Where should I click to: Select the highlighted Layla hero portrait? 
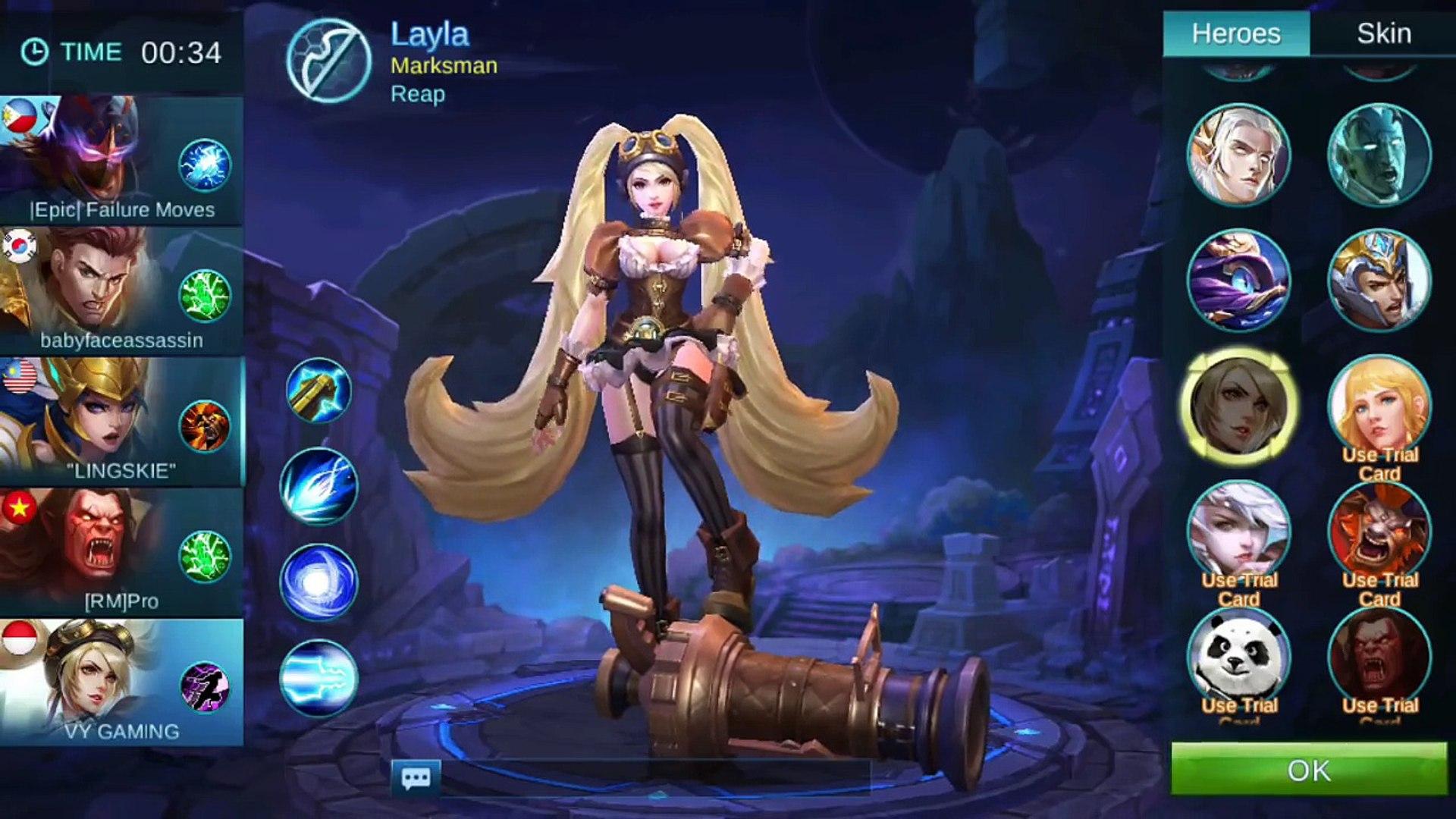tap(1239, 406)
